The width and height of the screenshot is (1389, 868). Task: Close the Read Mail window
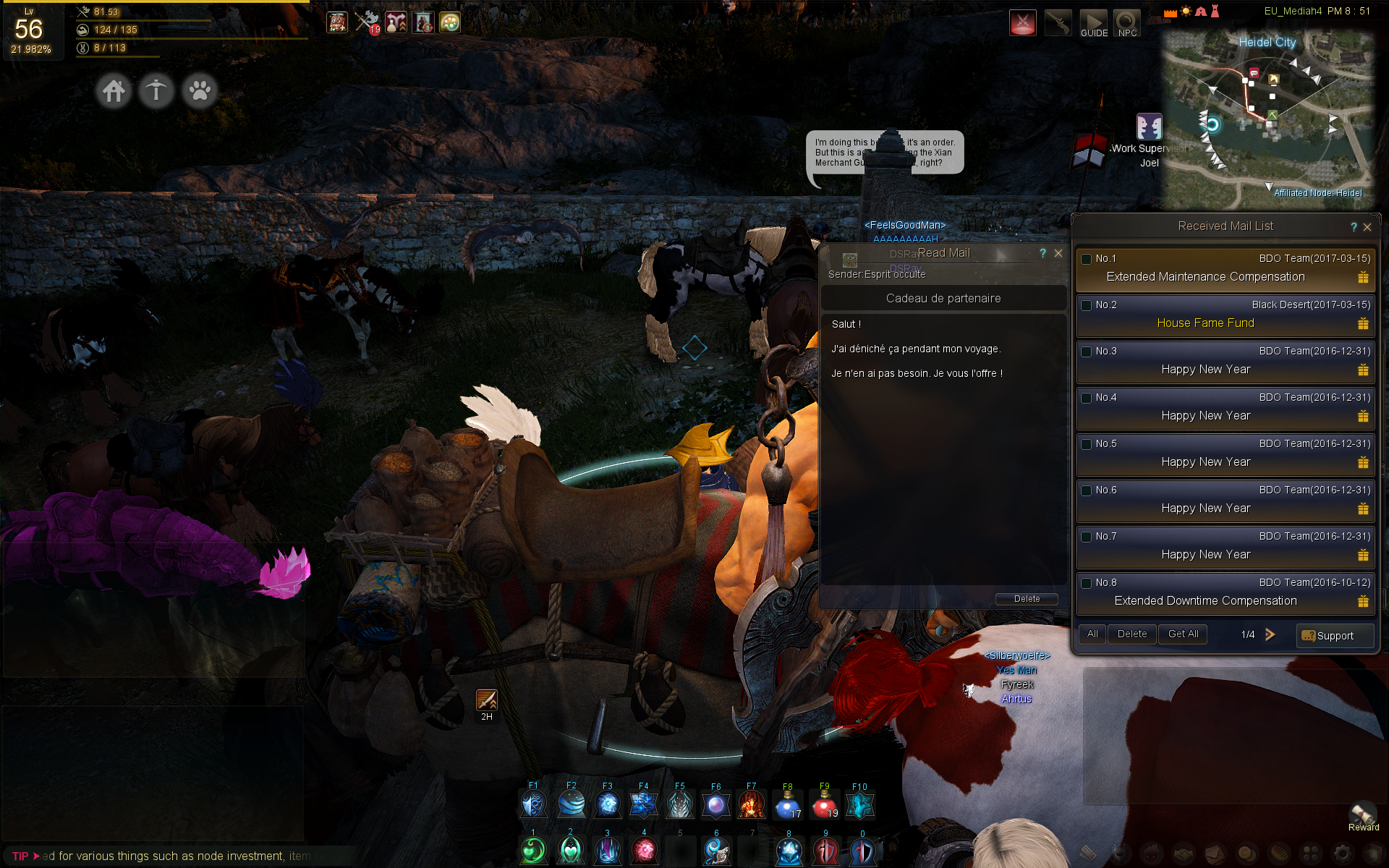(1058, 253)
